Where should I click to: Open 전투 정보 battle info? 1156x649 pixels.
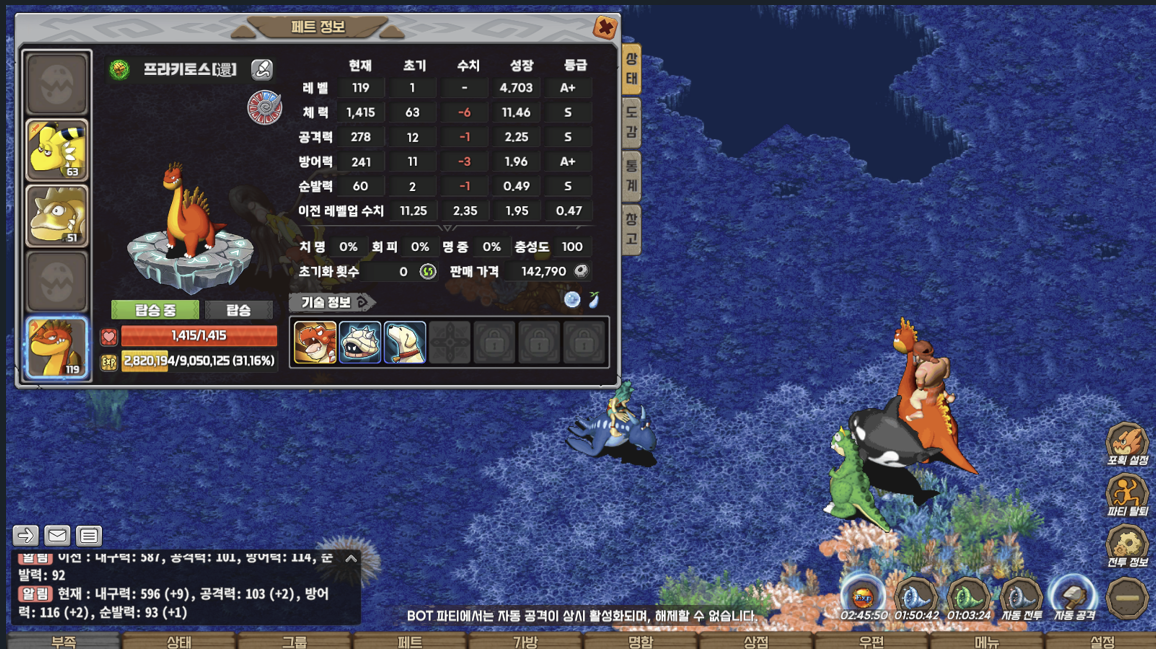click(x=1126, y=548)
